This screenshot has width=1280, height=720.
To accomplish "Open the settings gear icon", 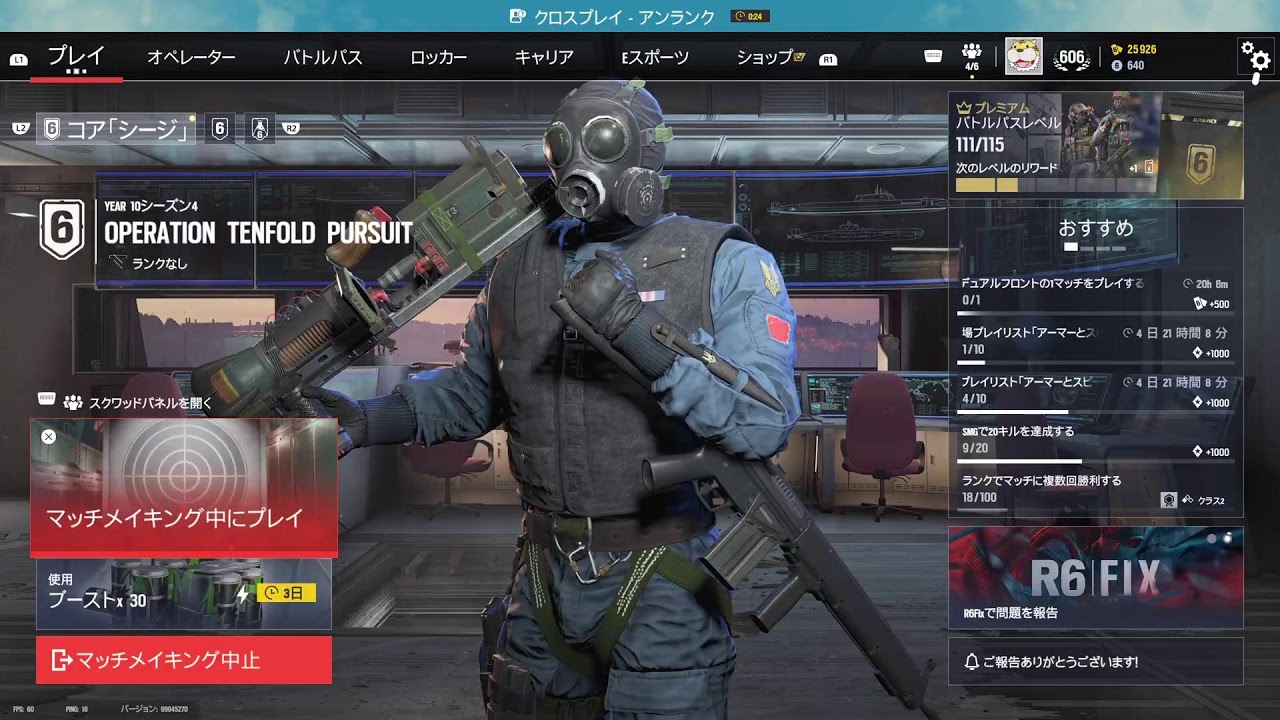I will click(x=1256, y=56).
